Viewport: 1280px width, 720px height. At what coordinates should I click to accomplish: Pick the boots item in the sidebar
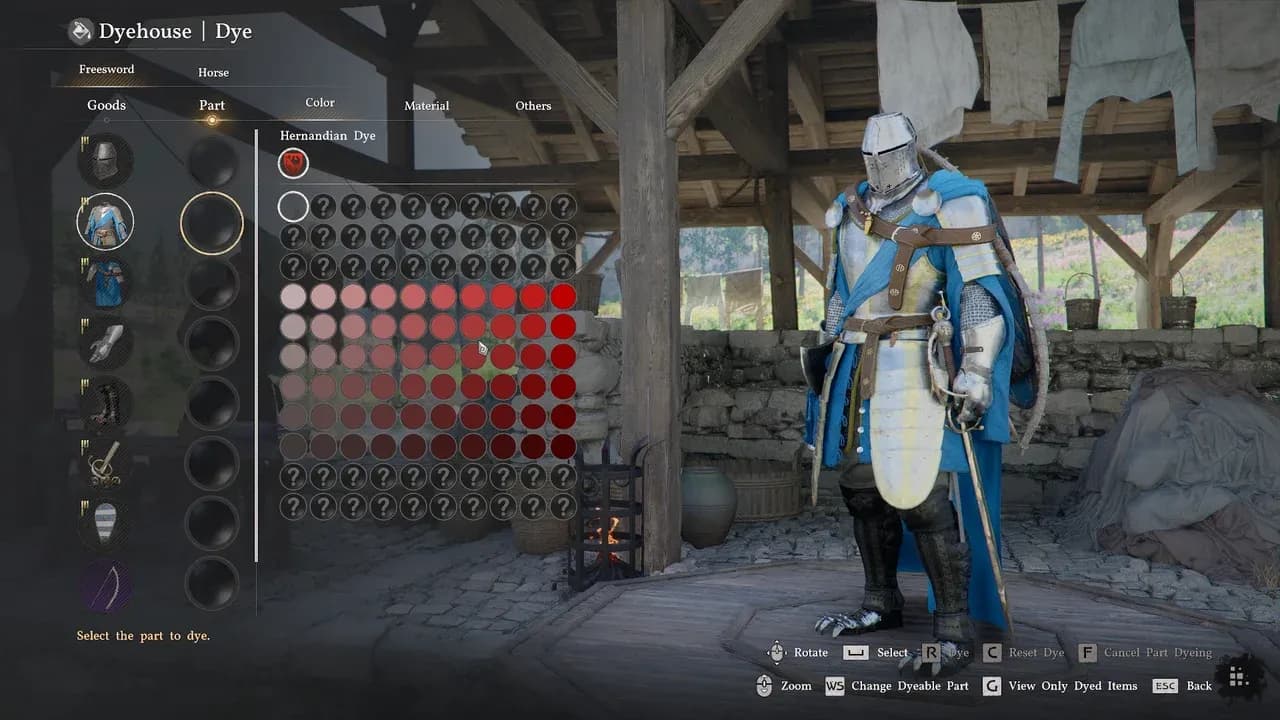tap(105, 402)
